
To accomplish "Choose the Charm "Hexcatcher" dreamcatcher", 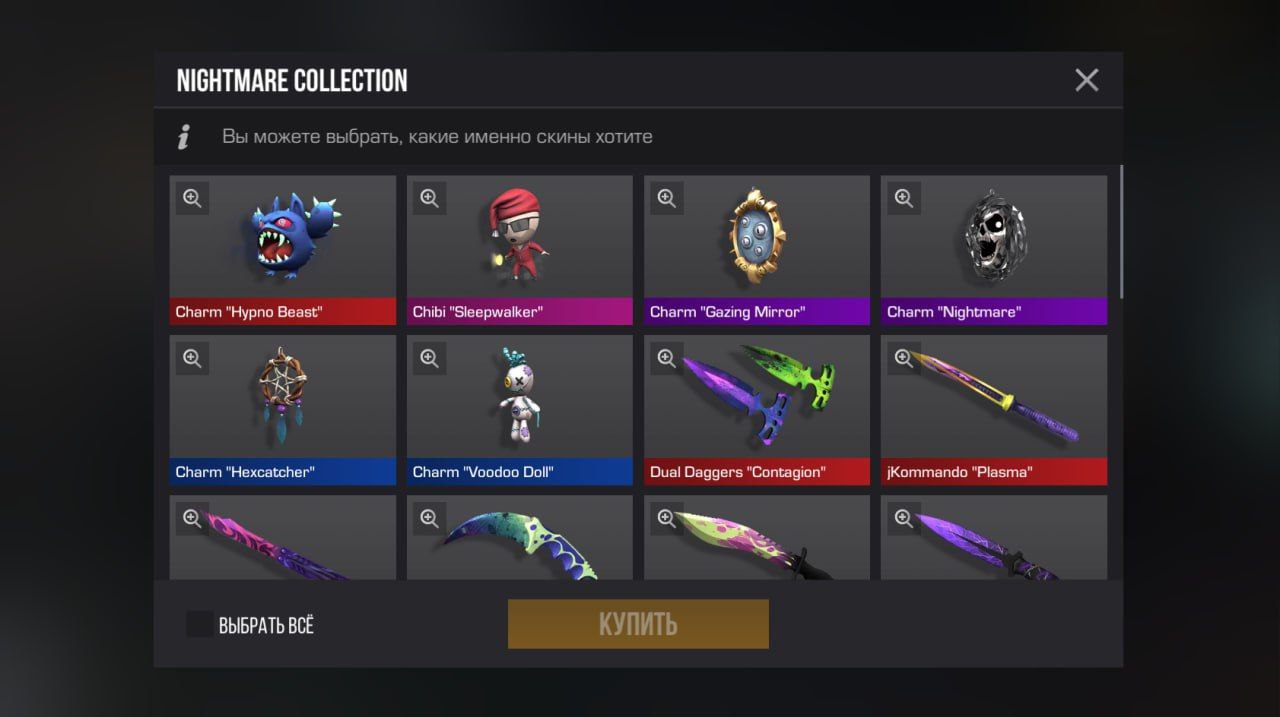I will pos(282,408).
